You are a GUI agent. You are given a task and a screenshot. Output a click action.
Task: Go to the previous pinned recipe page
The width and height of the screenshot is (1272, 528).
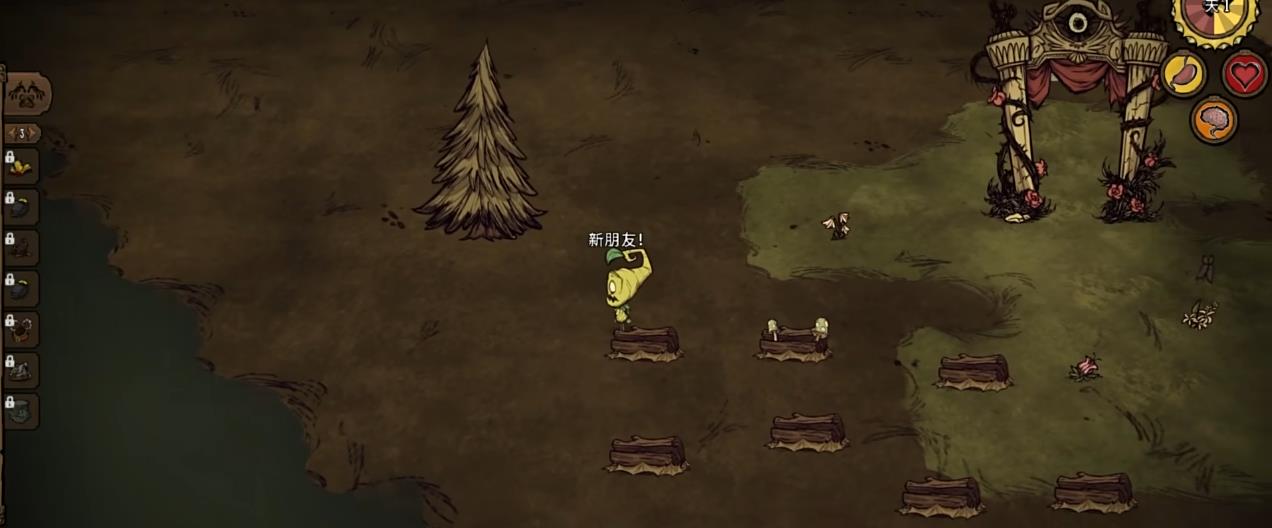(x=11, y=133)
